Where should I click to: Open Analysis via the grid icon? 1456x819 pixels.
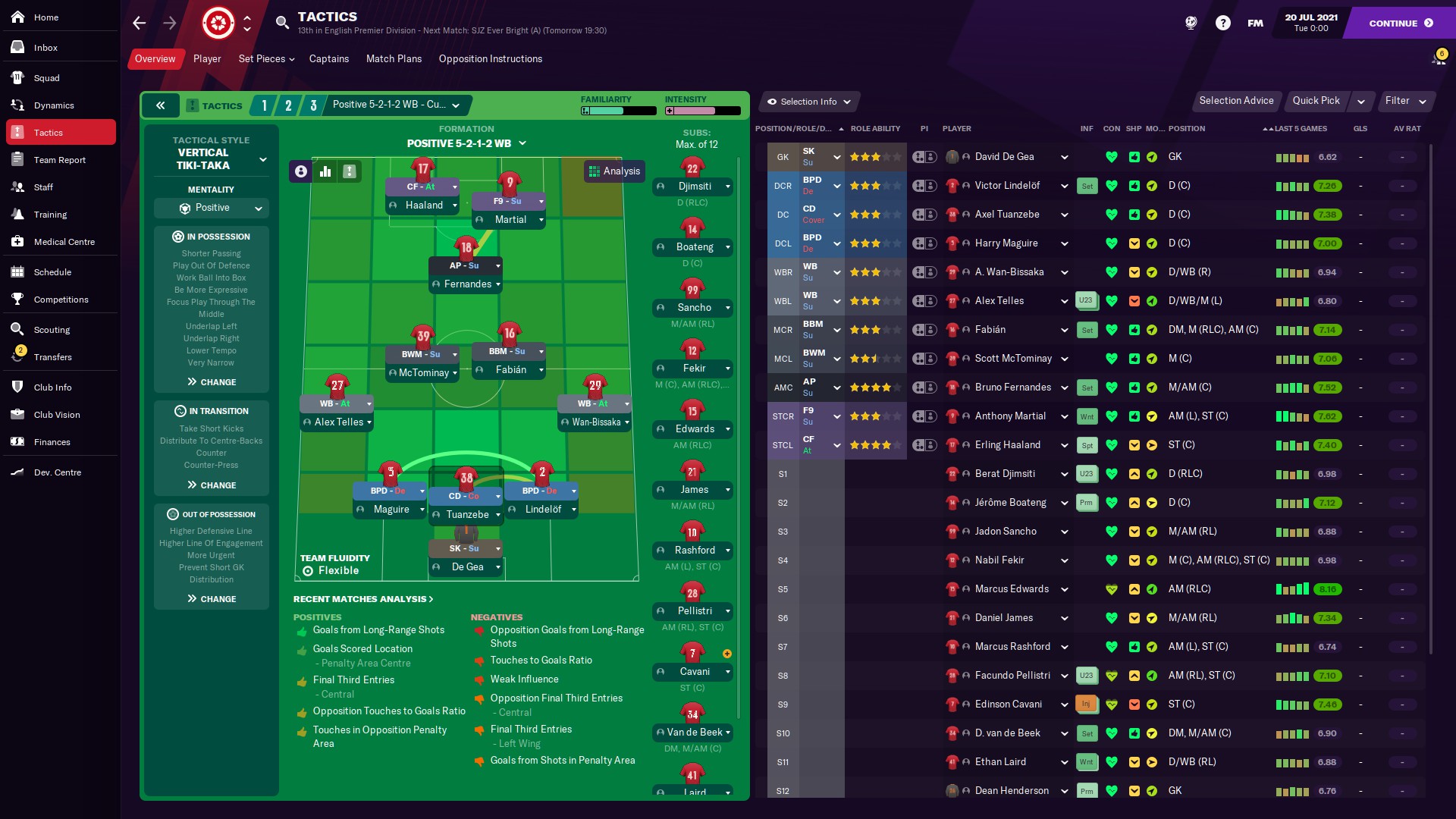(x=595, y=171)
